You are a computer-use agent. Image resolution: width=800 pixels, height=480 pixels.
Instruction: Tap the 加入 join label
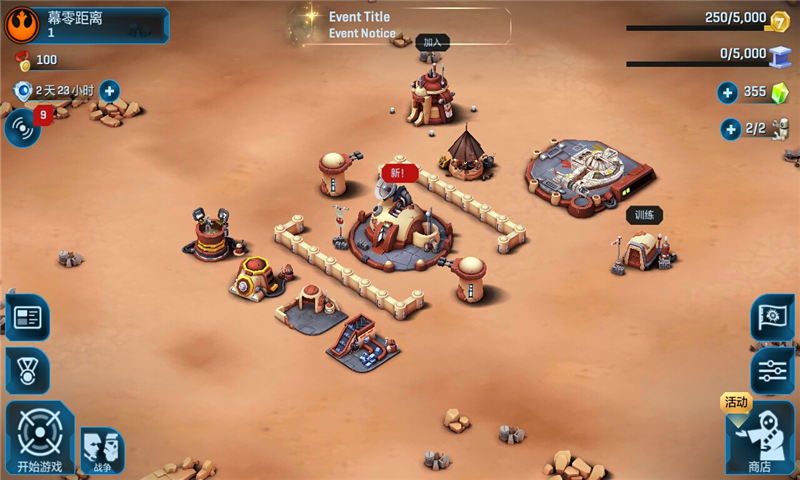coord(432,43)
